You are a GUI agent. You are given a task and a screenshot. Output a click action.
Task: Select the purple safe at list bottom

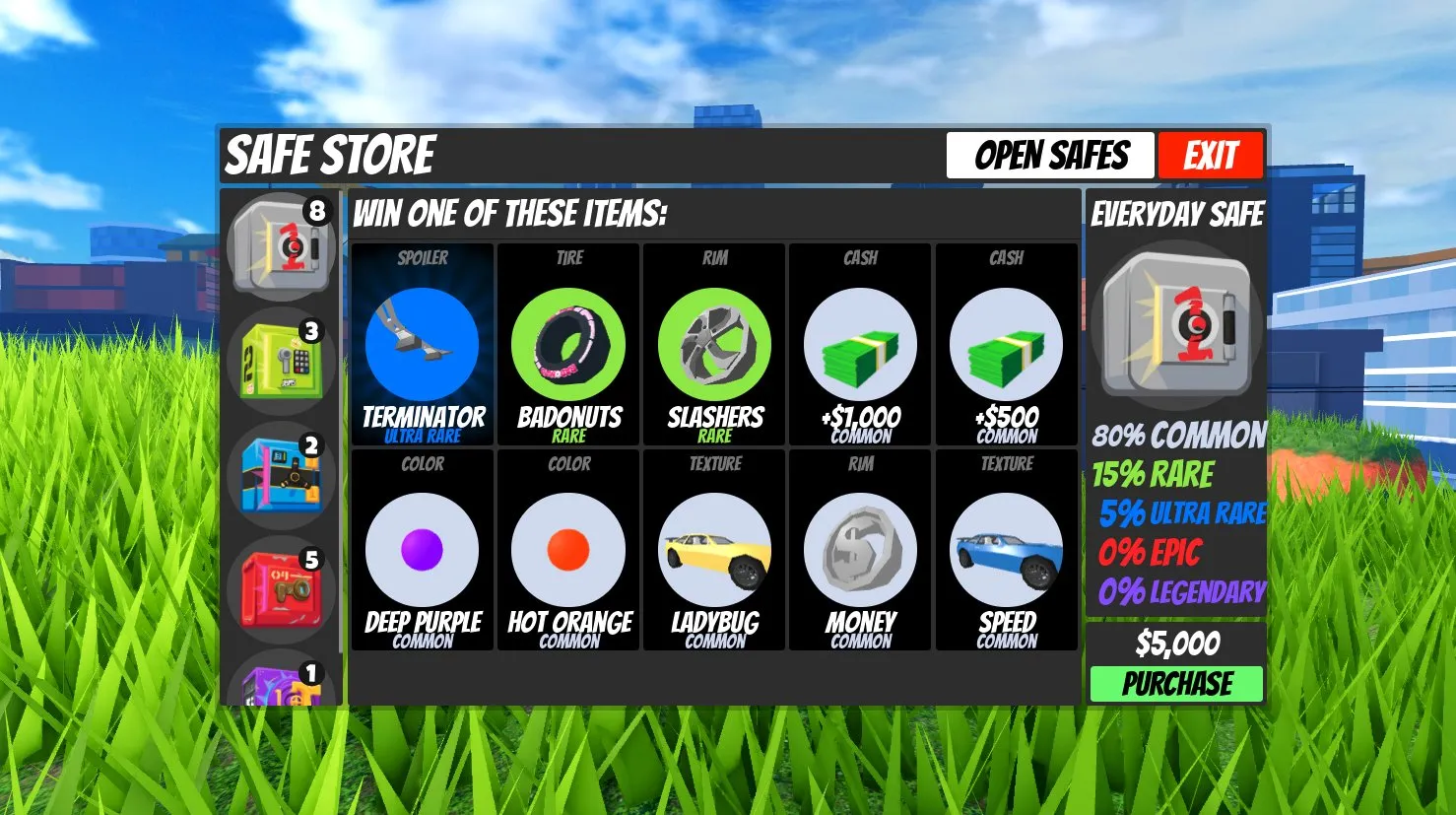tap(282, 683)
